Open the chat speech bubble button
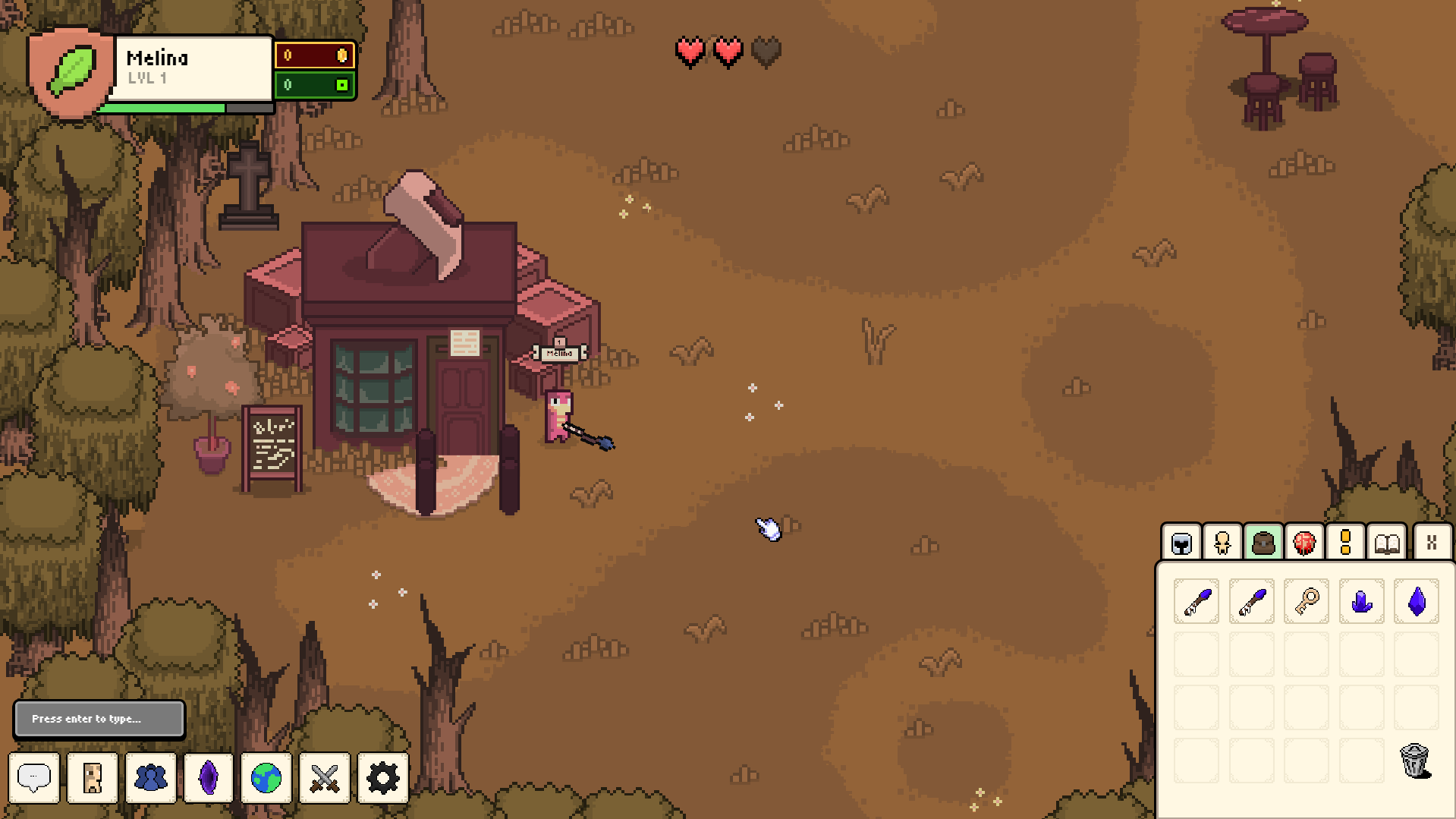 34,777
